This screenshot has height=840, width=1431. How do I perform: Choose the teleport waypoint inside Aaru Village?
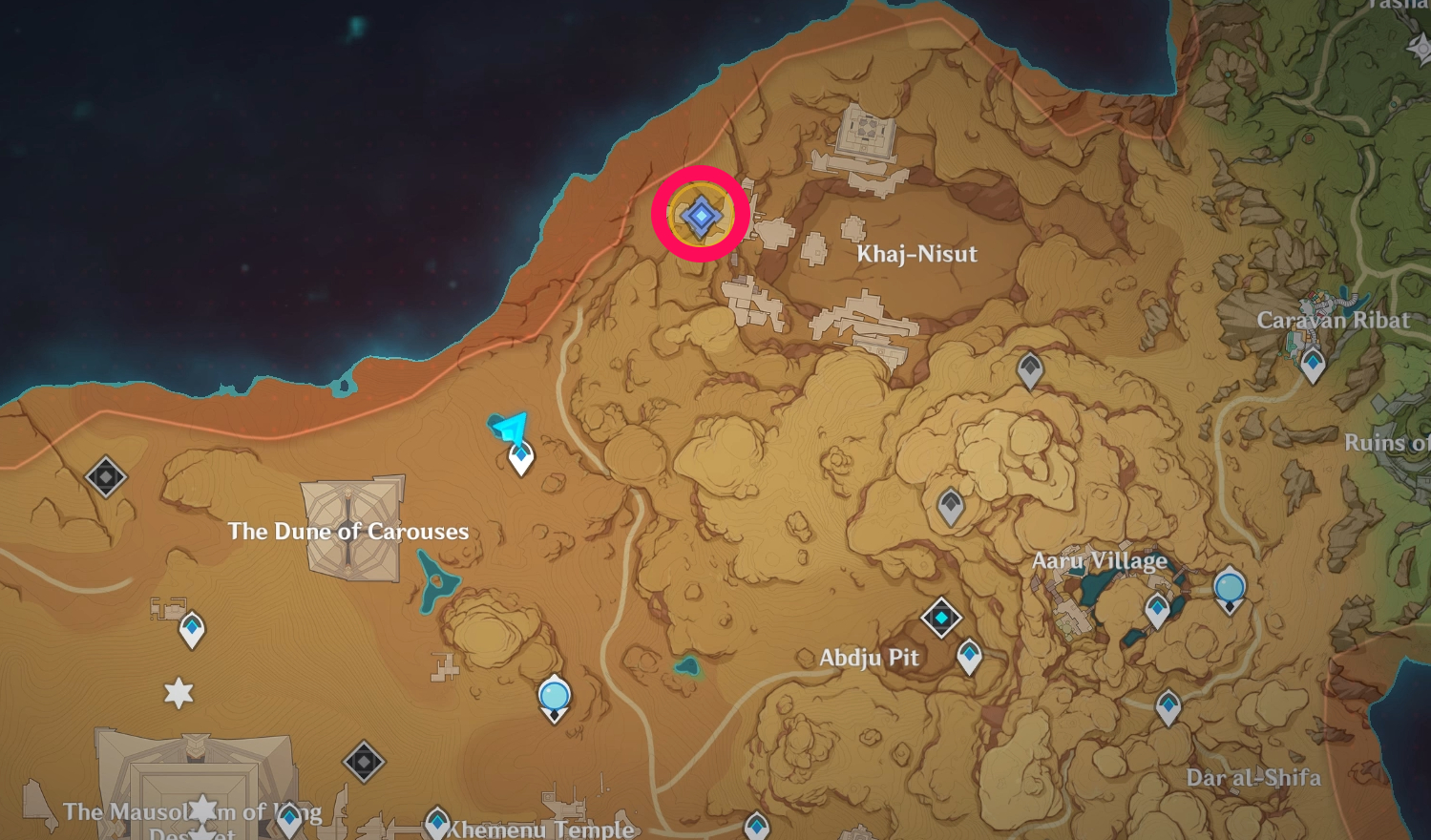(x=1158, y=609)
